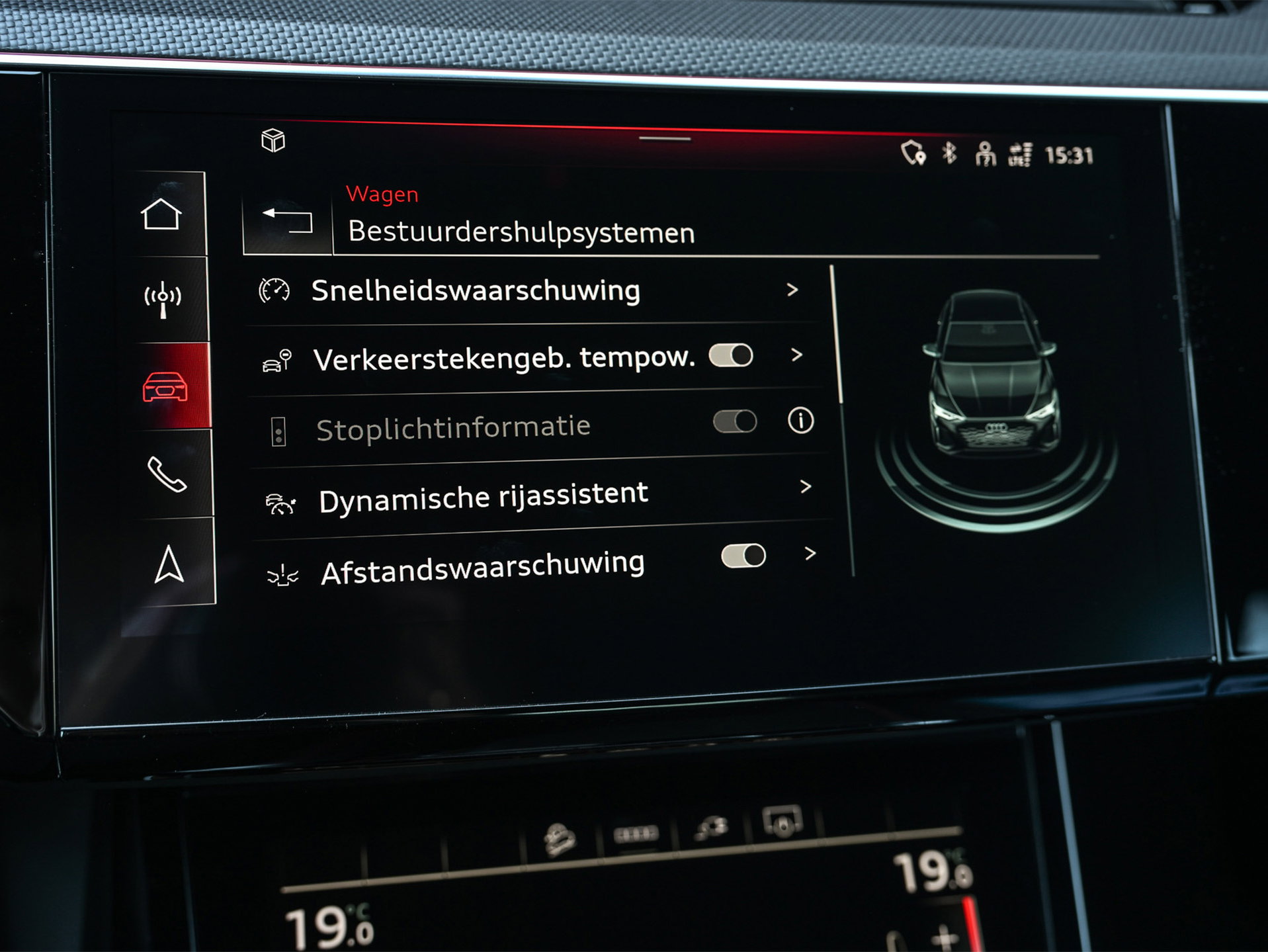This screenshot has height=952, width=1268.
Task: Expand Snelheidswaarschuwing settings via chevron
Action: tap(792, 290)
